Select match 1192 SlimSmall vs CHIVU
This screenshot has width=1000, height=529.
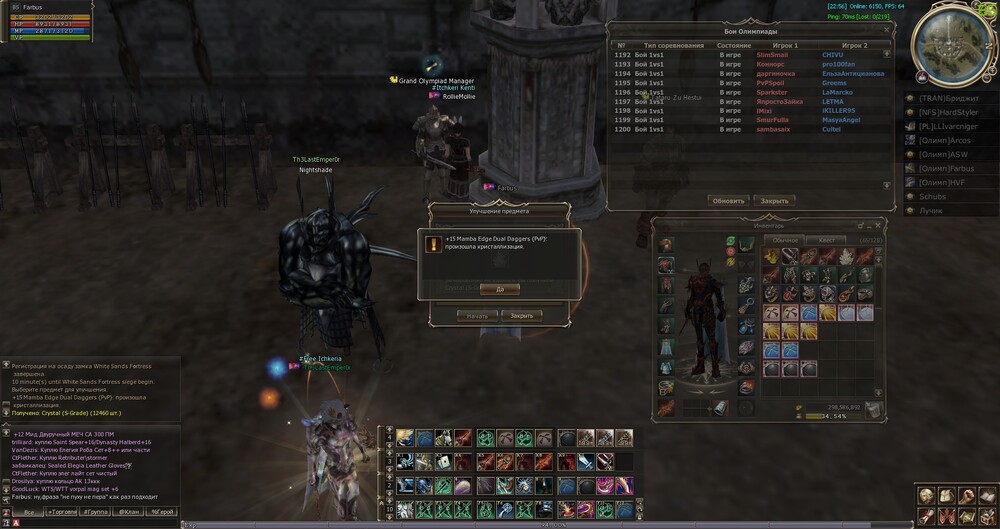pos(750,54)
